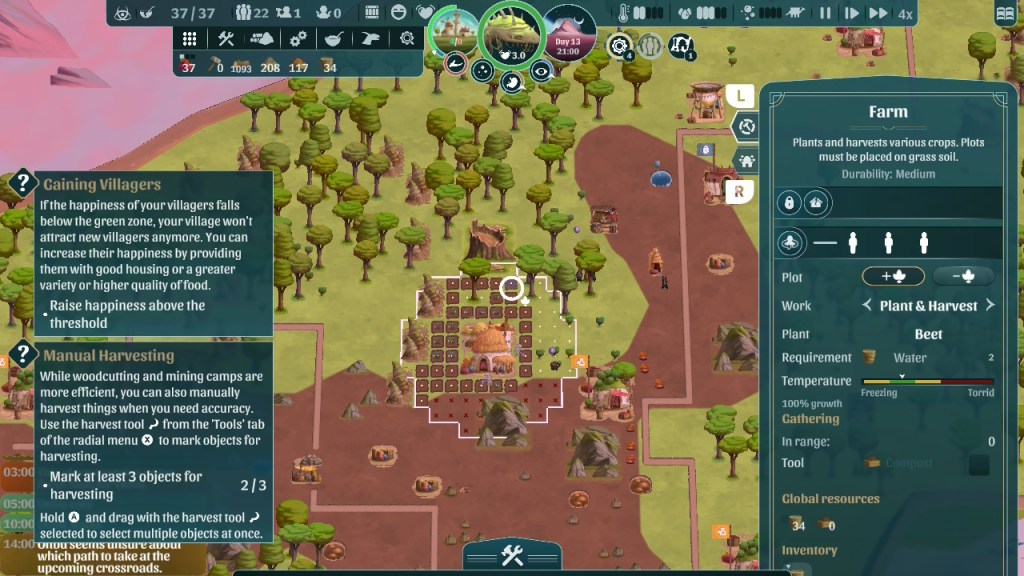The image size is (1024, 576).
Task: Set game speed to normal play
Action: point(852,13)
